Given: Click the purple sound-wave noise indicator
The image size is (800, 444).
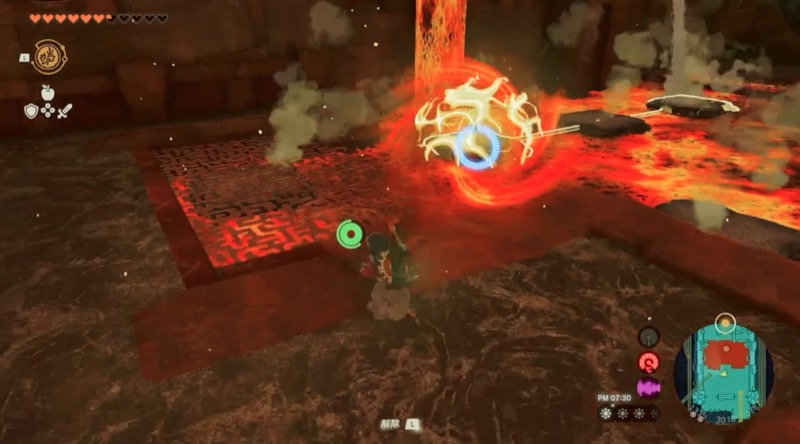Looking at the screenshot, I should [x=648, y=386].
